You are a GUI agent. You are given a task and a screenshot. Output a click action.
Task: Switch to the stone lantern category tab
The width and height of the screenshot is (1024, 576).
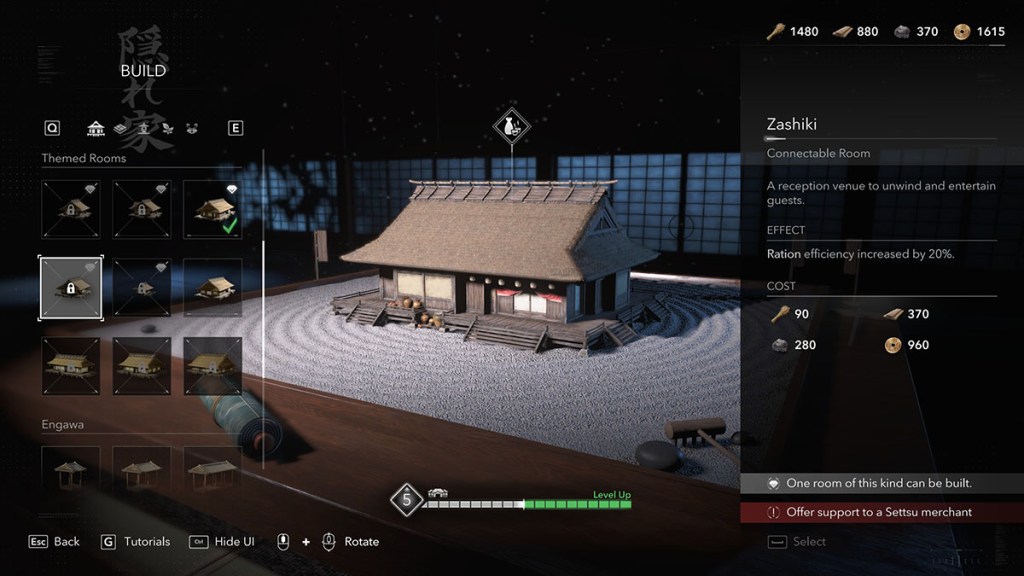pos(144,128)
